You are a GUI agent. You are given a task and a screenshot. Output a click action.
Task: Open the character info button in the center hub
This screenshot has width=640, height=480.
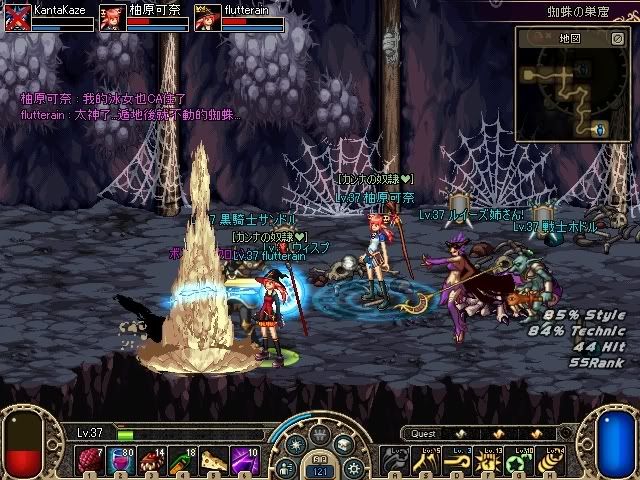click(x=286, y=466)
